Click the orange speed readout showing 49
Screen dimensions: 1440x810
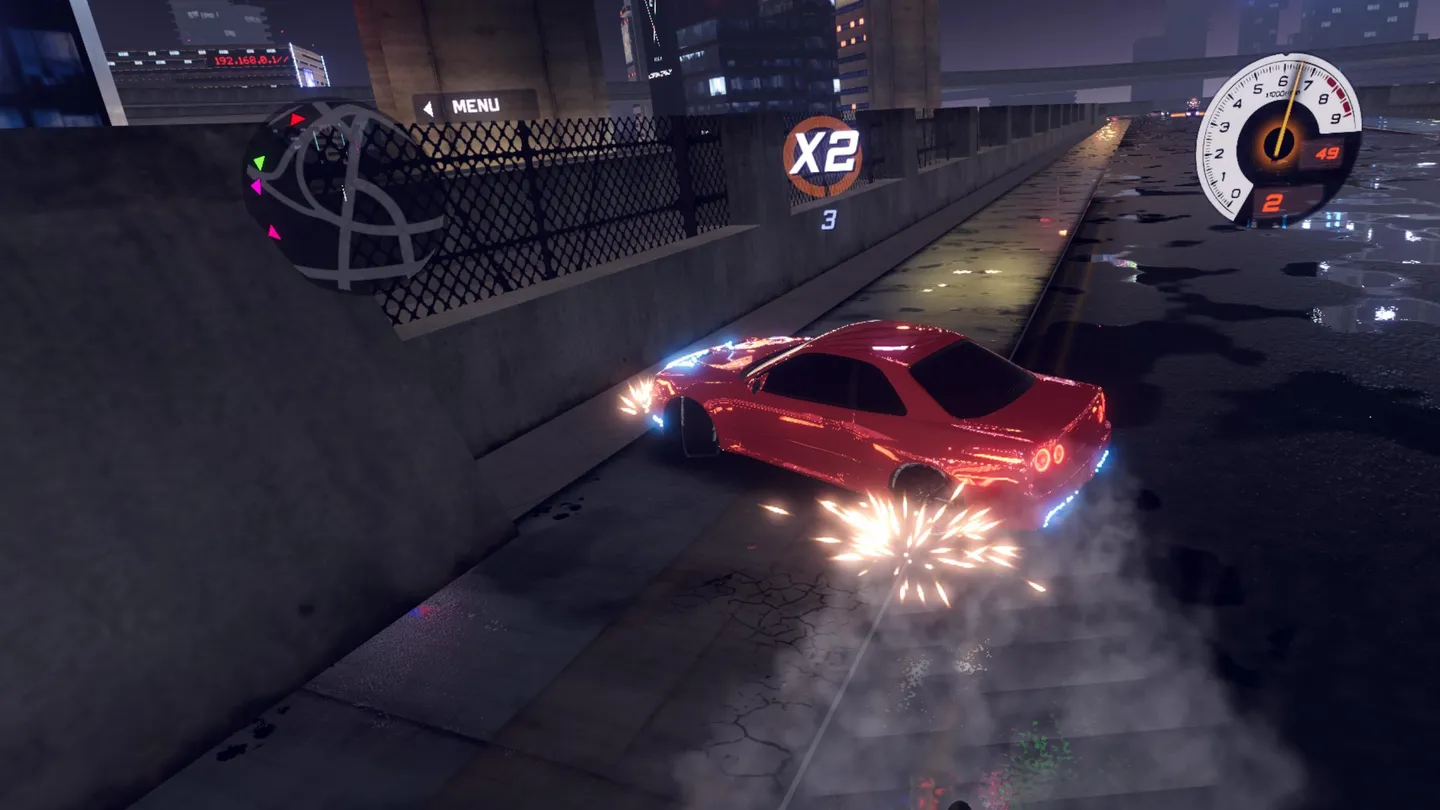pos(1325,152)
